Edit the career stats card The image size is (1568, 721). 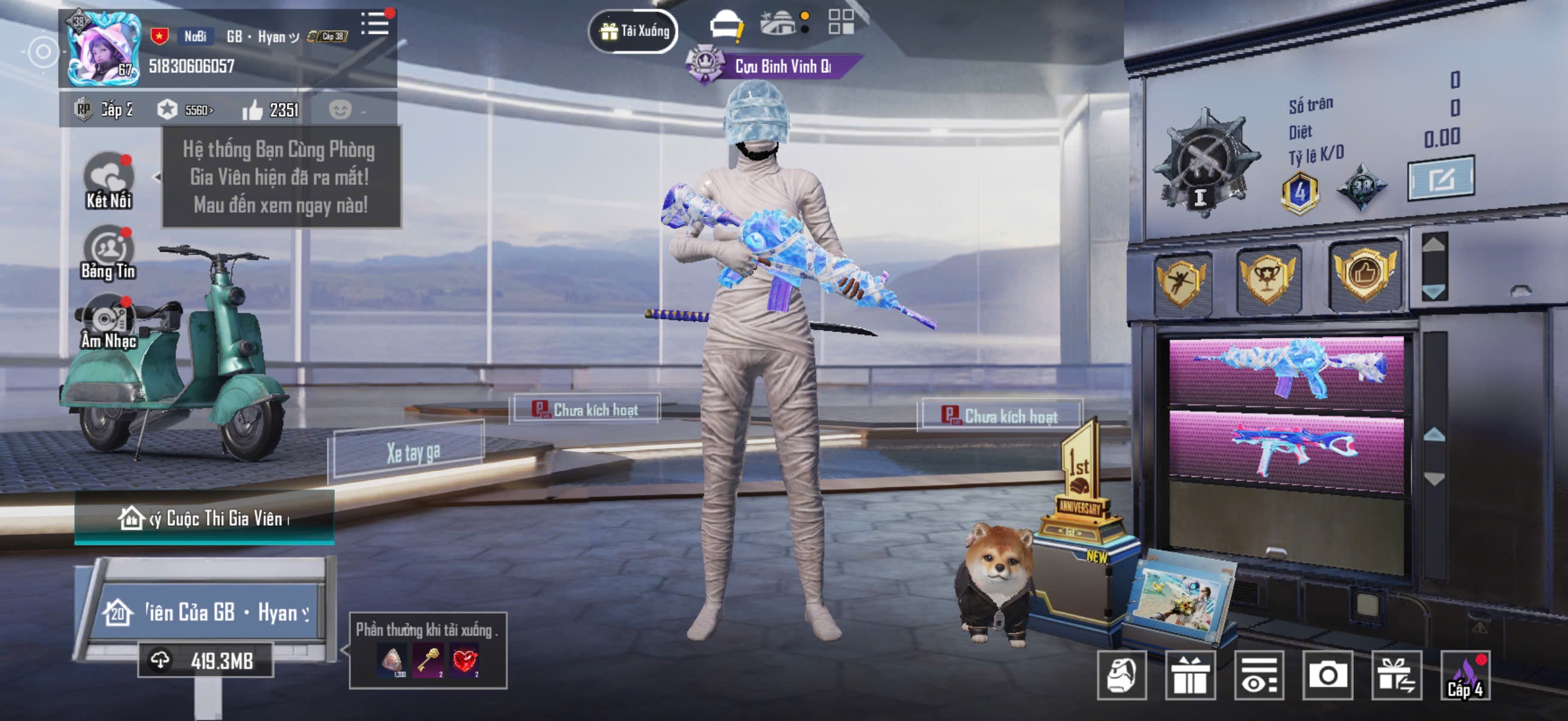pyautogui.click(x=1440, y=179)
